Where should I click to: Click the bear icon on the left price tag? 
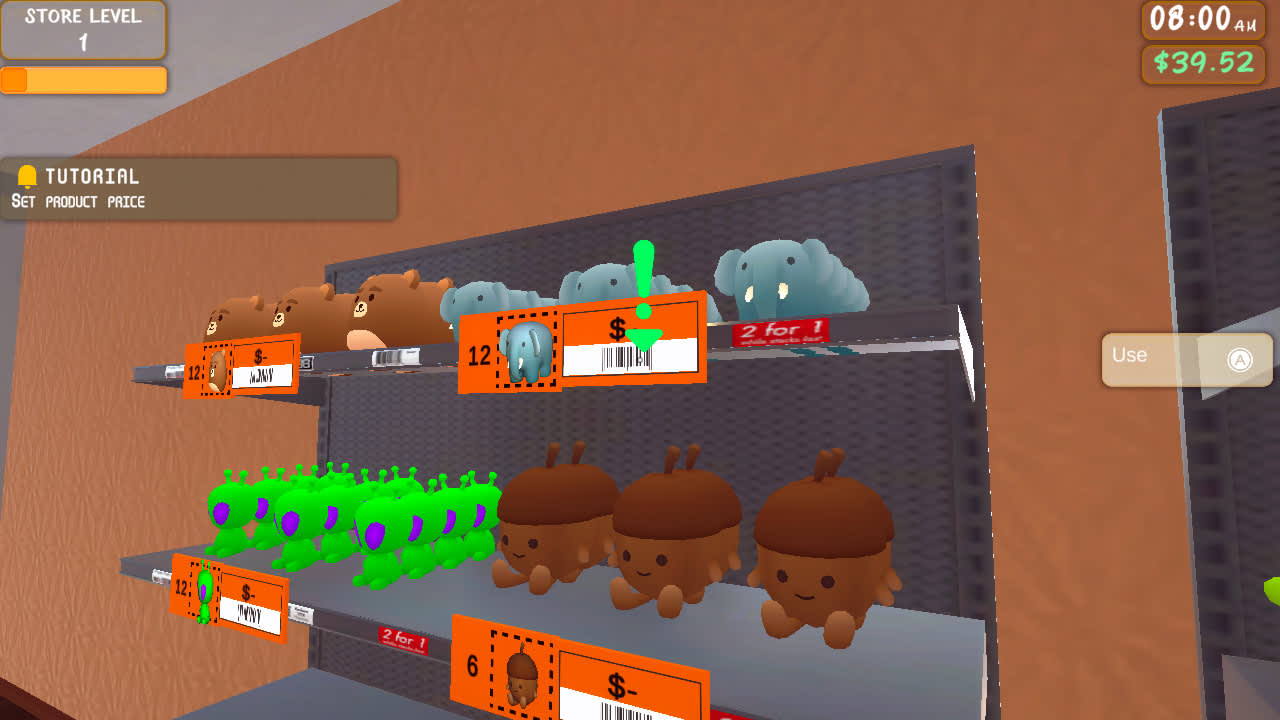pos(218,367)
